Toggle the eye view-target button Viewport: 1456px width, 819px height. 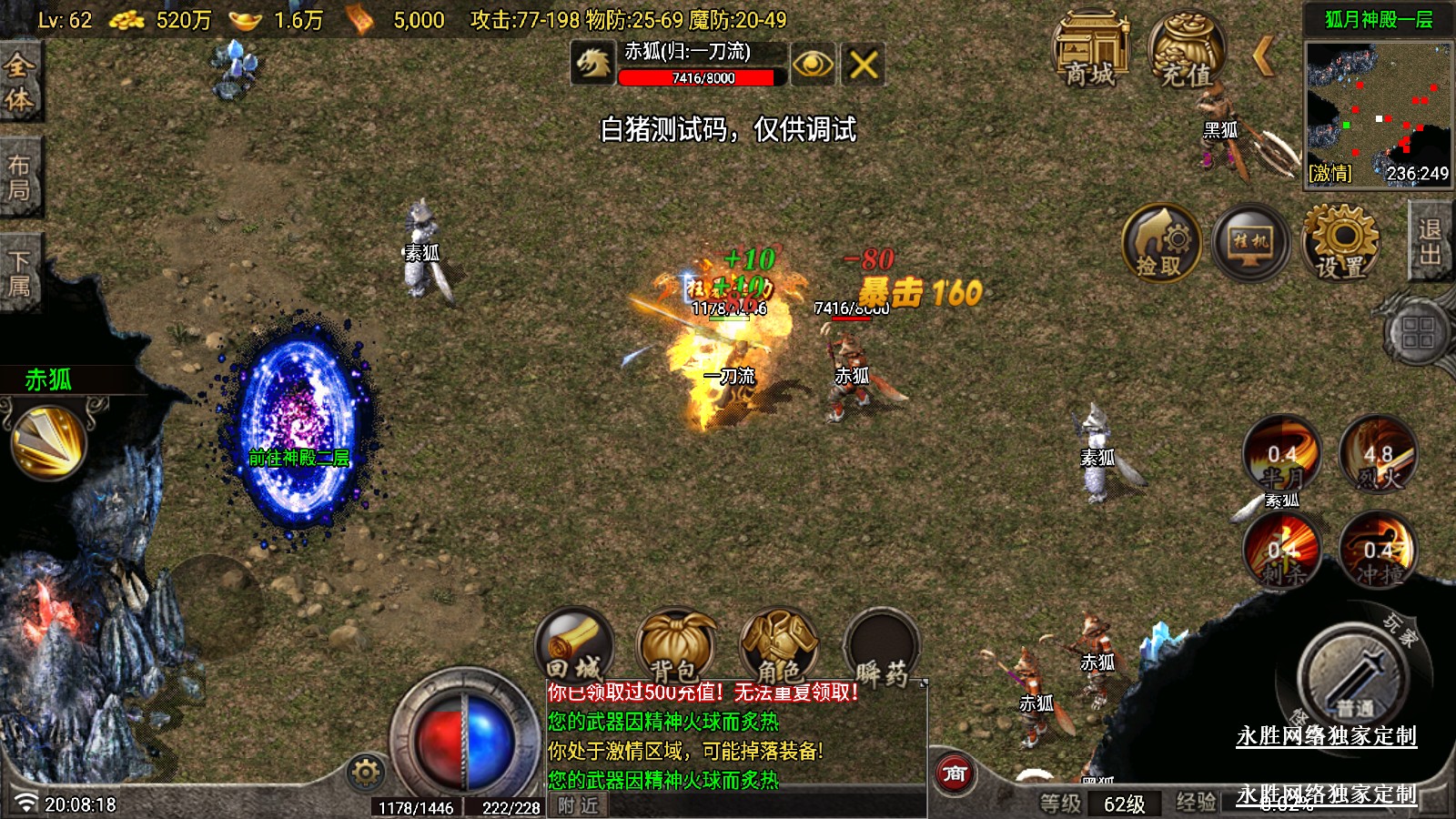(812, 65)
